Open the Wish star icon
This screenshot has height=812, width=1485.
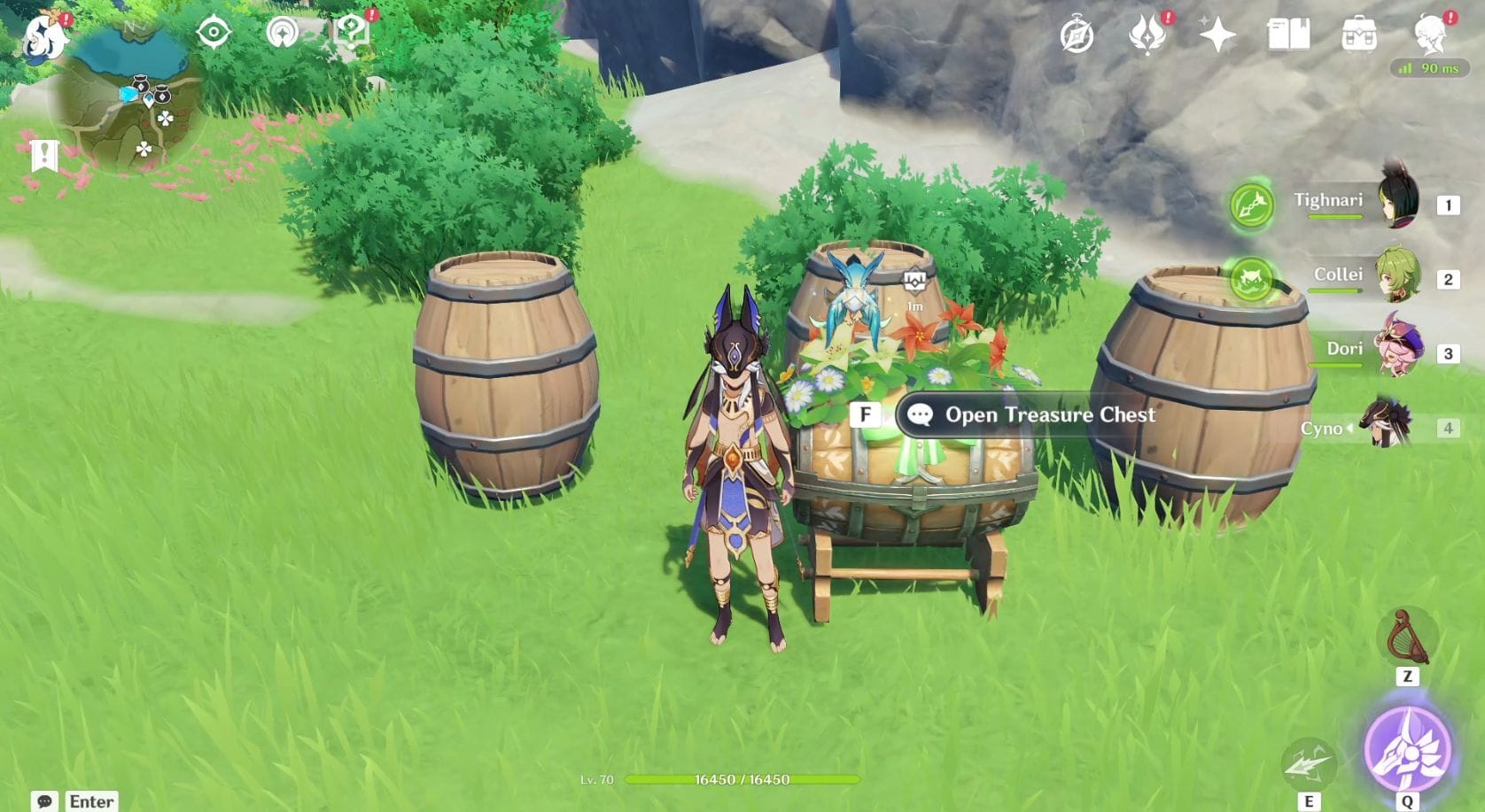[1217, 35]
